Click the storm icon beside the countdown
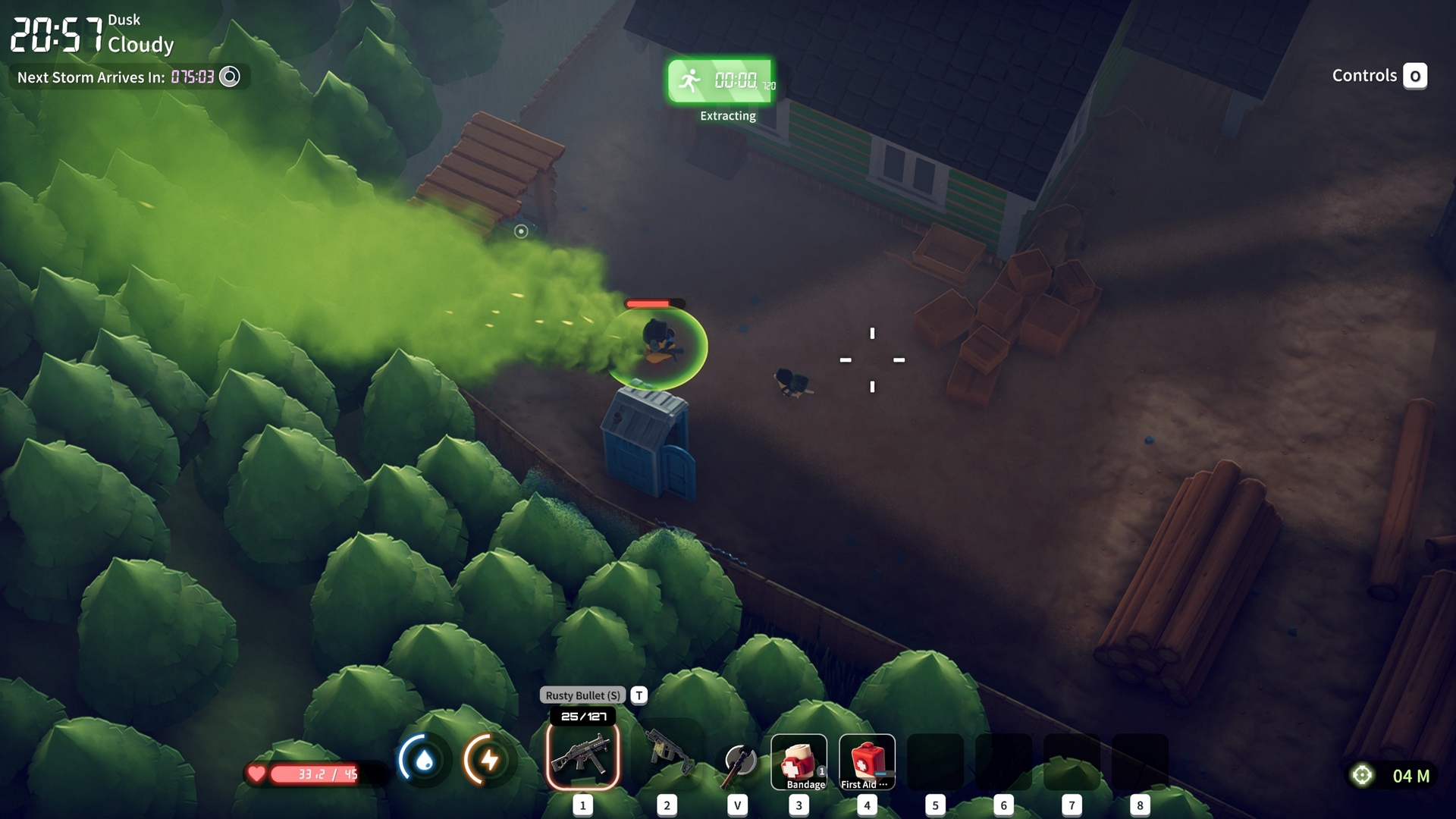1456x819 pixels. [x=229, y=77]
